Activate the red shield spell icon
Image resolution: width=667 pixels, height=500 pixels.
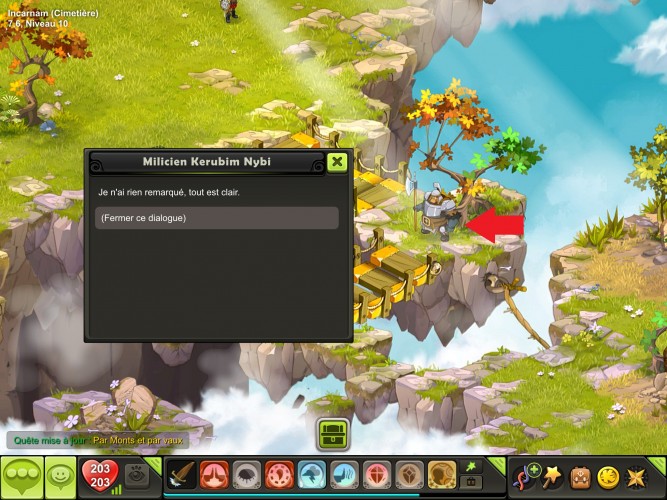click(376, 475)
